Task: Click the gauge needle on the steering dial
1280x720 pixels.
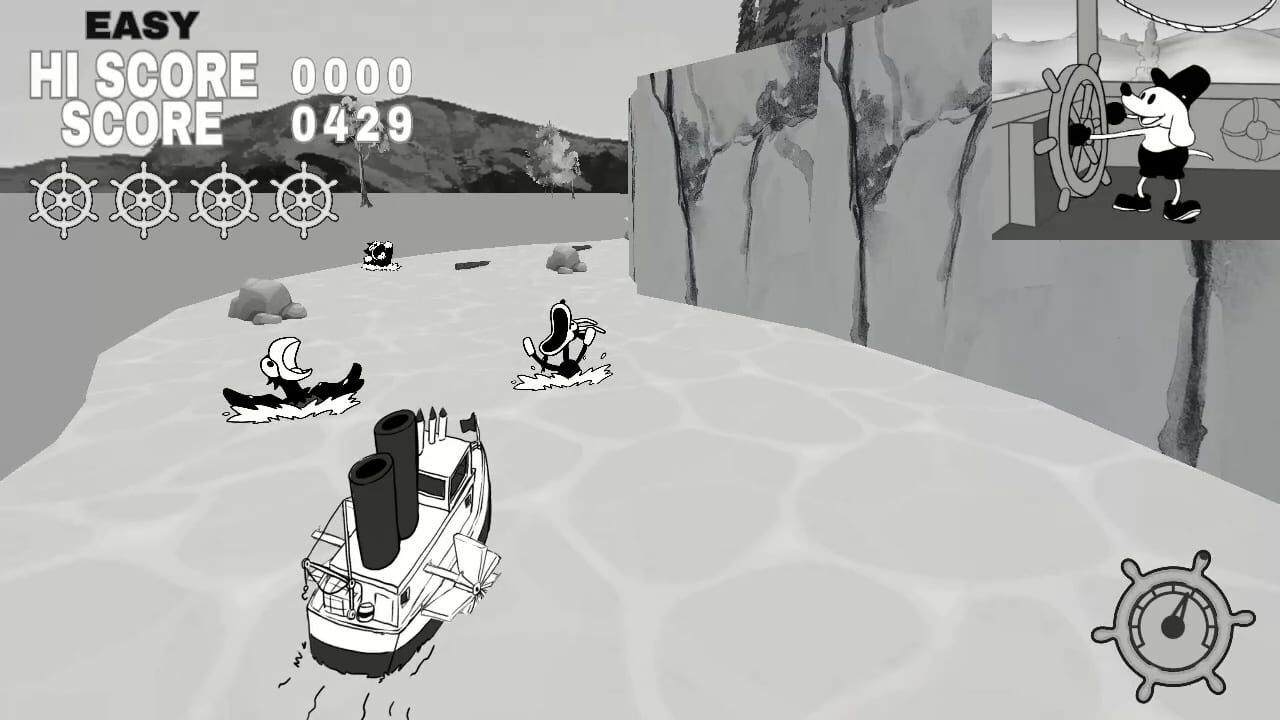Action: (1180, 610)
